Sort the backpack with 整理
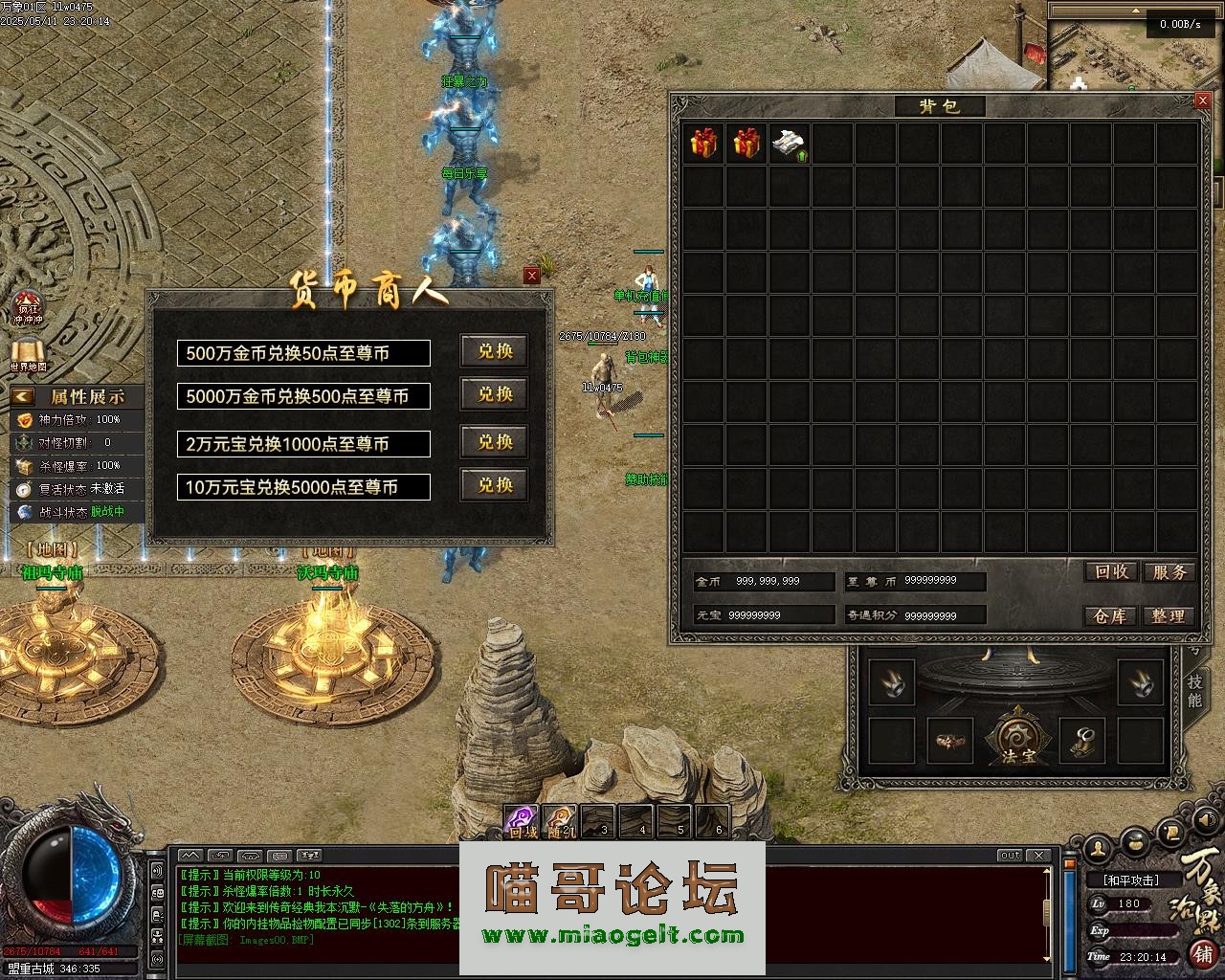The height and width of the screenshot is (980, 1225). click(1169, 616)
